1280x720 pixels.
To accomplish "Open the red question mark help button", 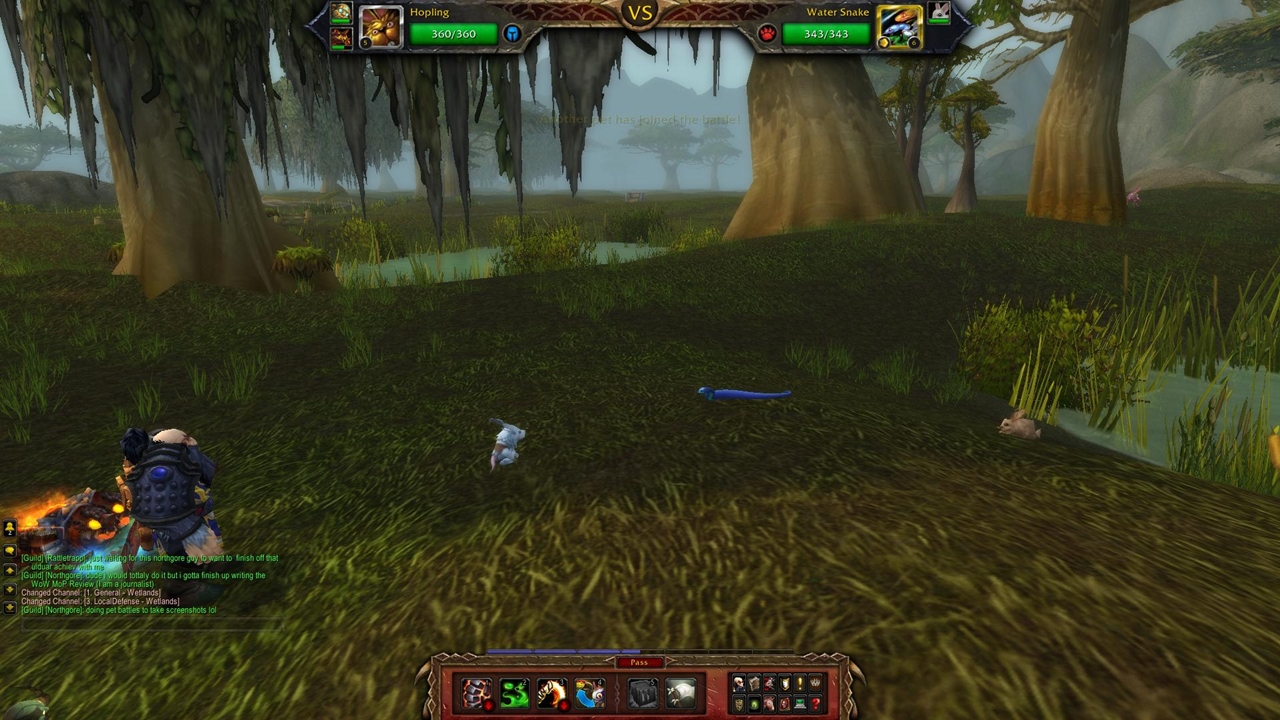I will (816, 704).
